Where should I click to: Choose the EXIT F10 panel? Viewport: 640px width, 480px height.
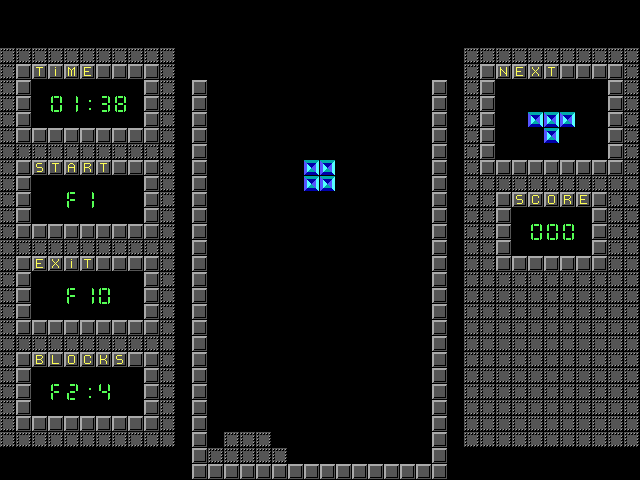(x=87, y=295)
